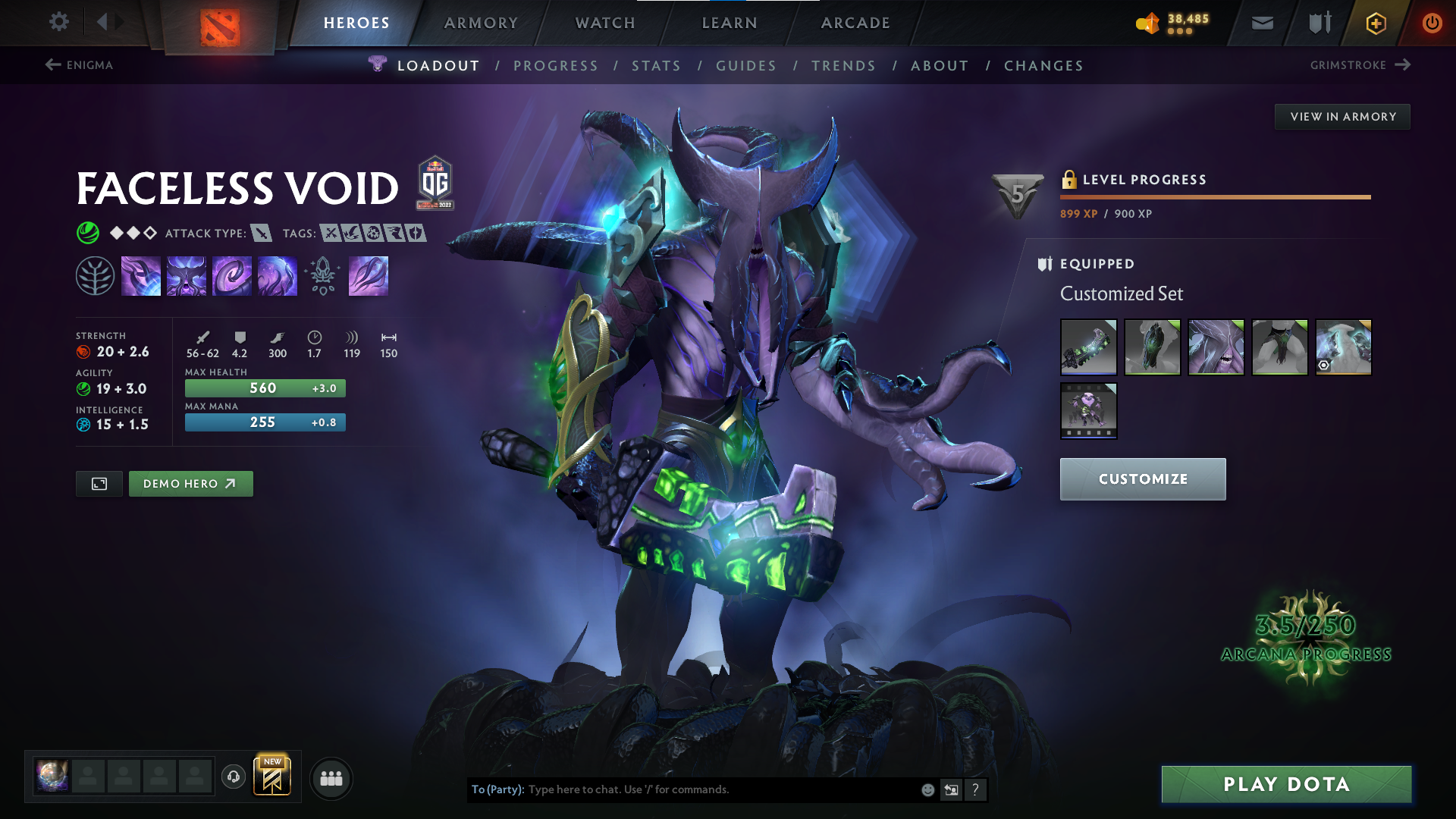This screenshot has height=819, width=1456.
Task: Click the voice chat headset icon
Action: point(234,777)
